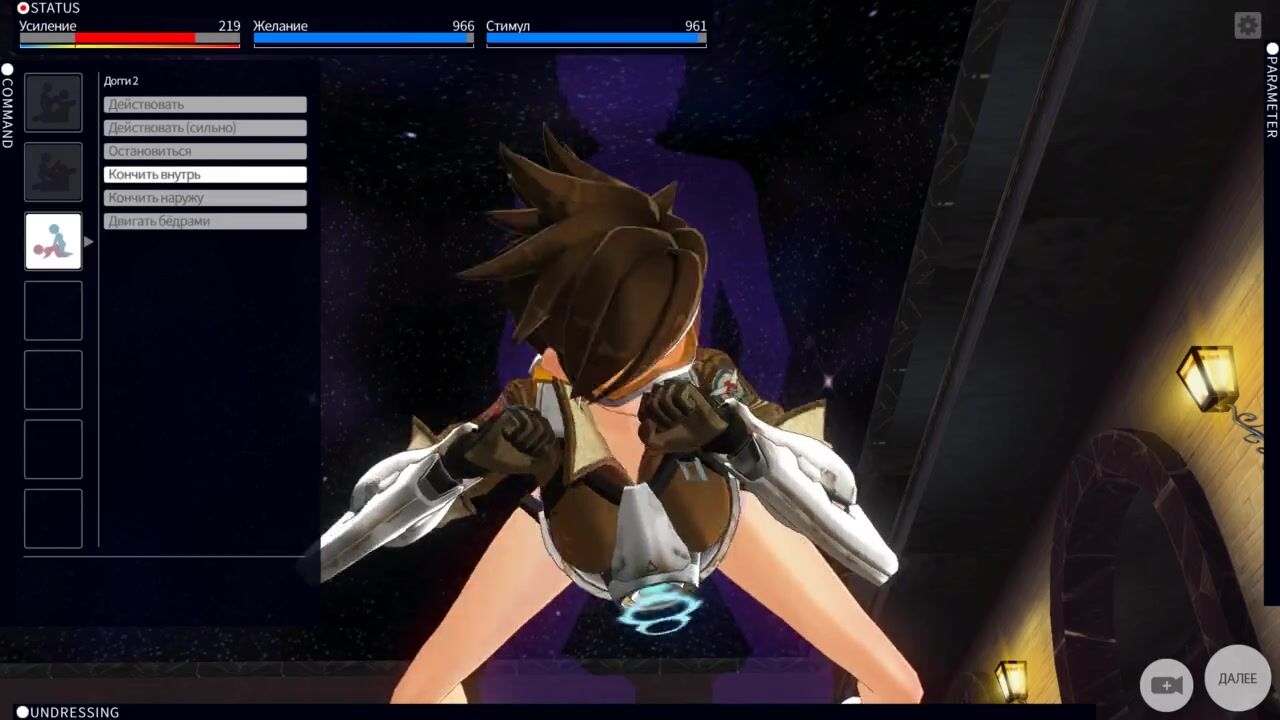Toggle the STATUS panel header
Viewport: 1280px width, 720px height.
pos(49,8)
